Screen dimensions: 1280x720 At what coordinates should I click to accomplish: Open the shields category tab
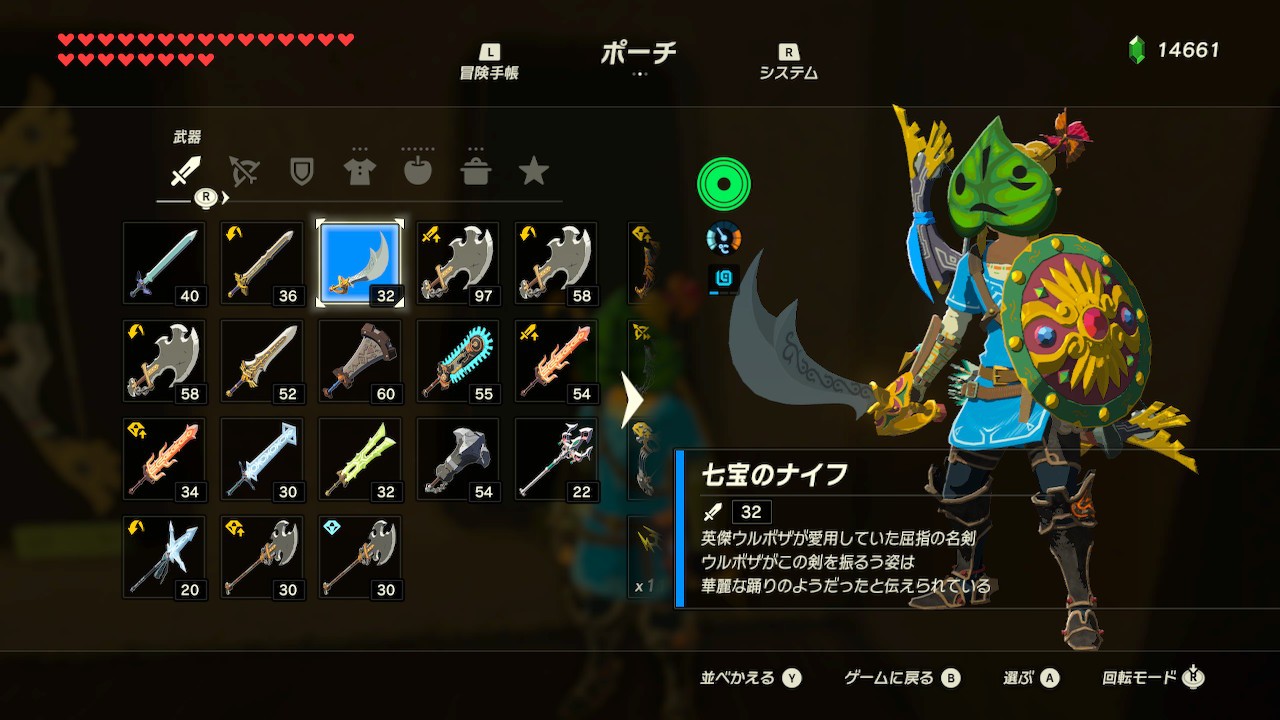coord(301,172)
